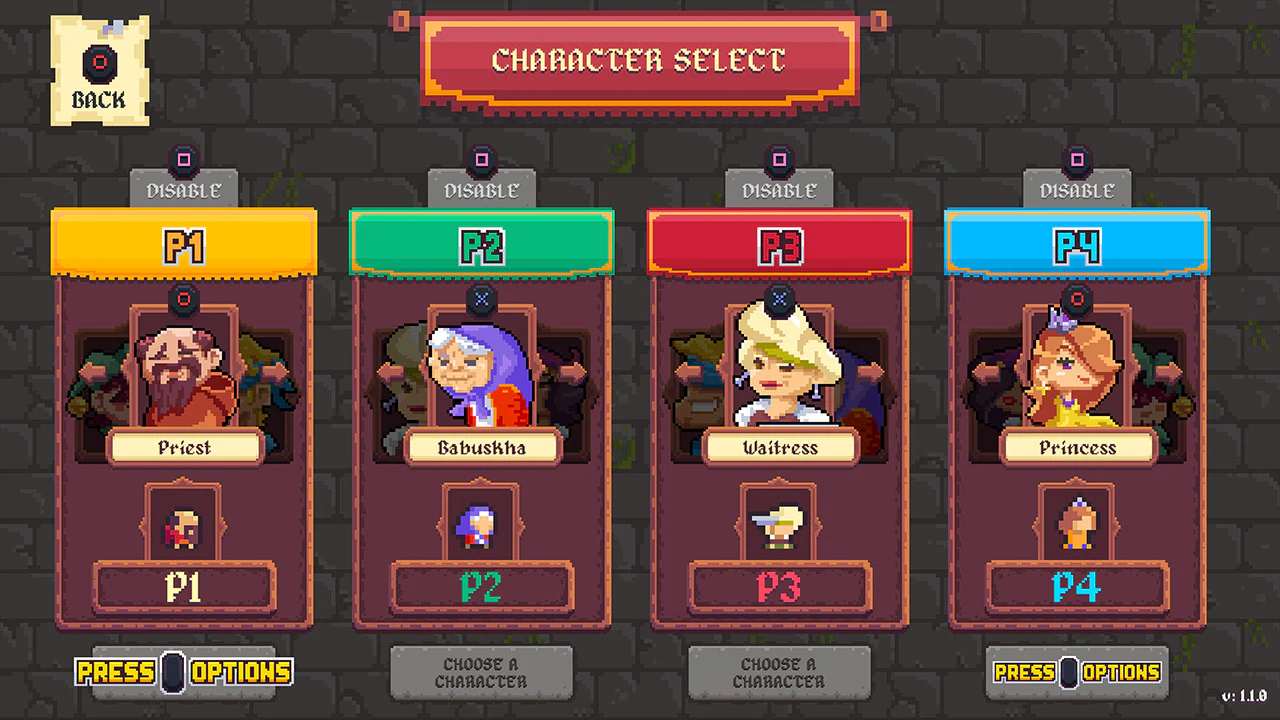Select the Priest character portrait
This screenshot has height=720, width=1280.
[x=184, y=375]
